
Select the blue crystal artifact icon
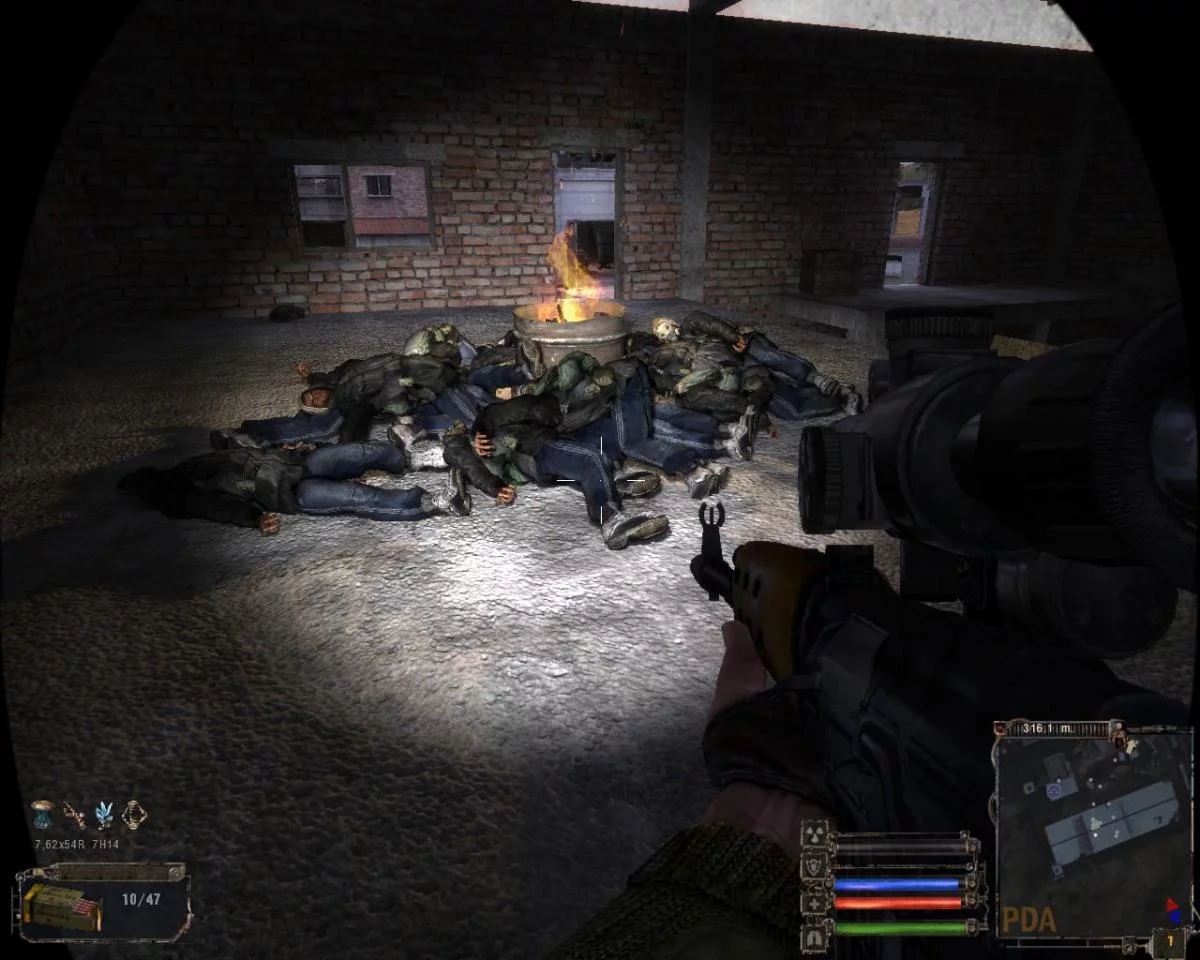104,816
